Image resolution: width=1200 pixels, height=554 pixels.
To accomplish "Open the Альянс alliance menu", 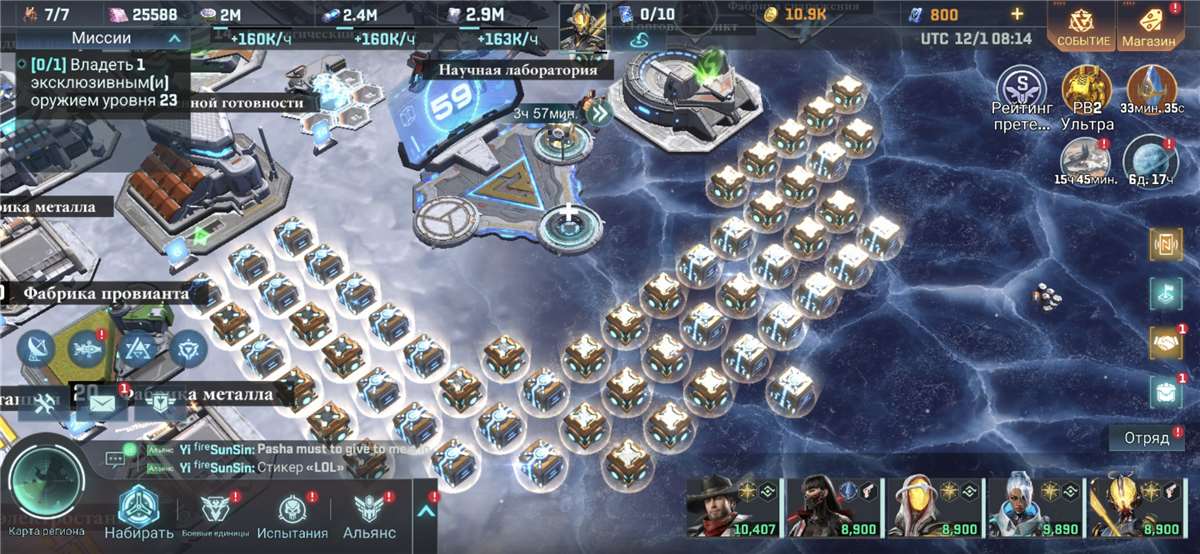I will coord(369,515).
